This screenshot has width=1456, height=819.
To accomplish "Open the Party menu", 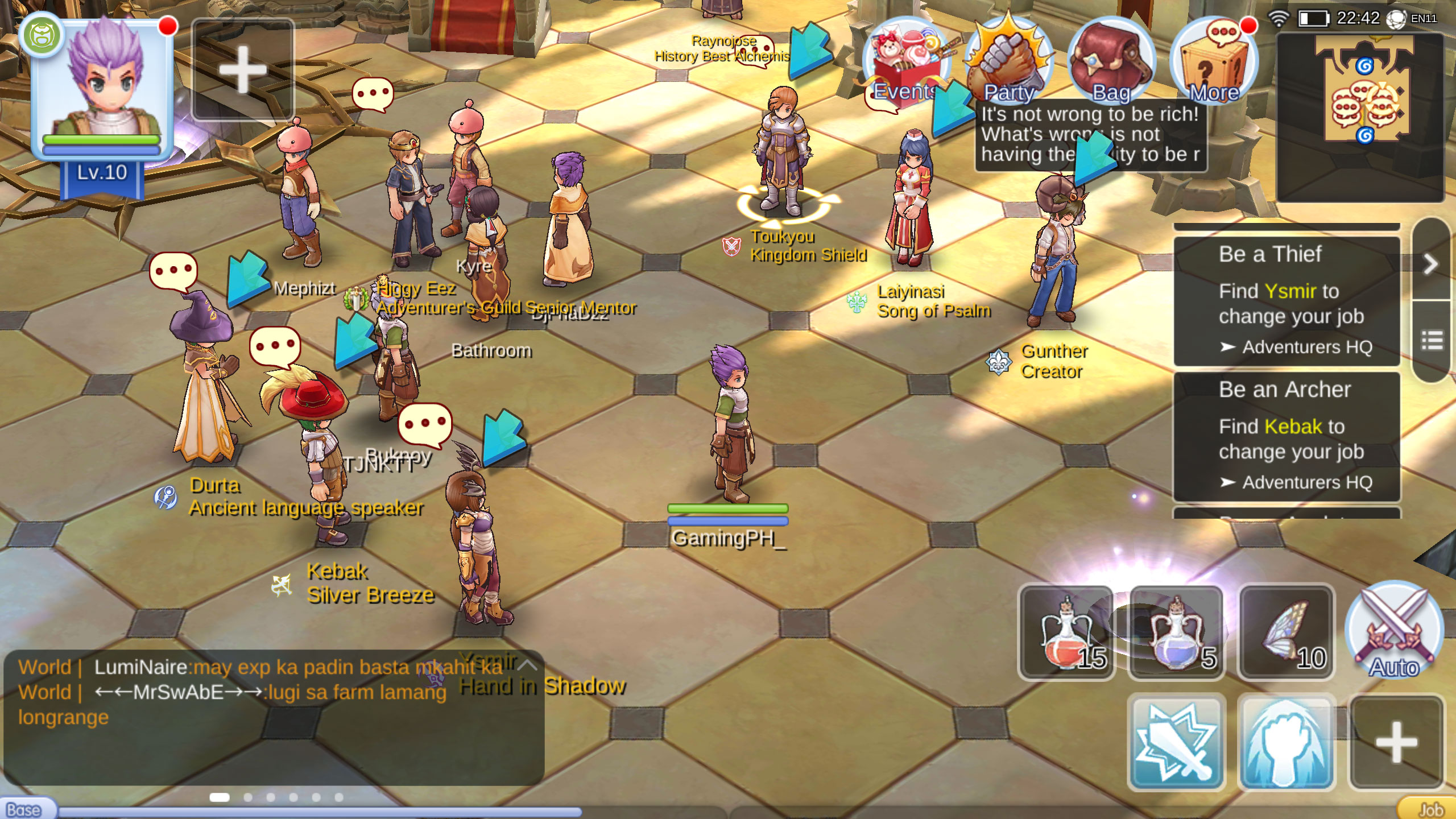I will (1009, 61).
